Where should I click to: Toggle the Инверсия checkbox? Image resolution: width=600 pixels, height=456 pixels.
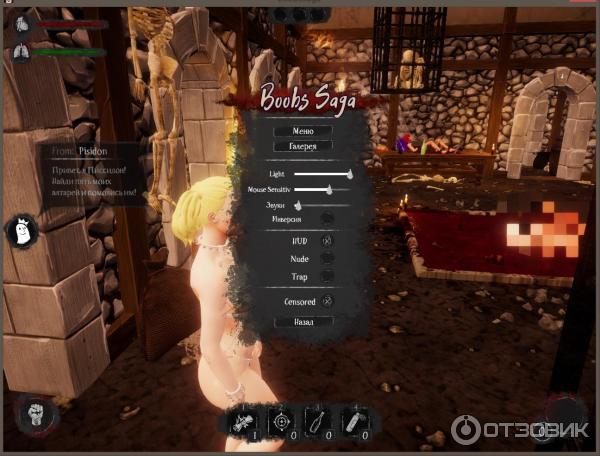coord(327,218)
